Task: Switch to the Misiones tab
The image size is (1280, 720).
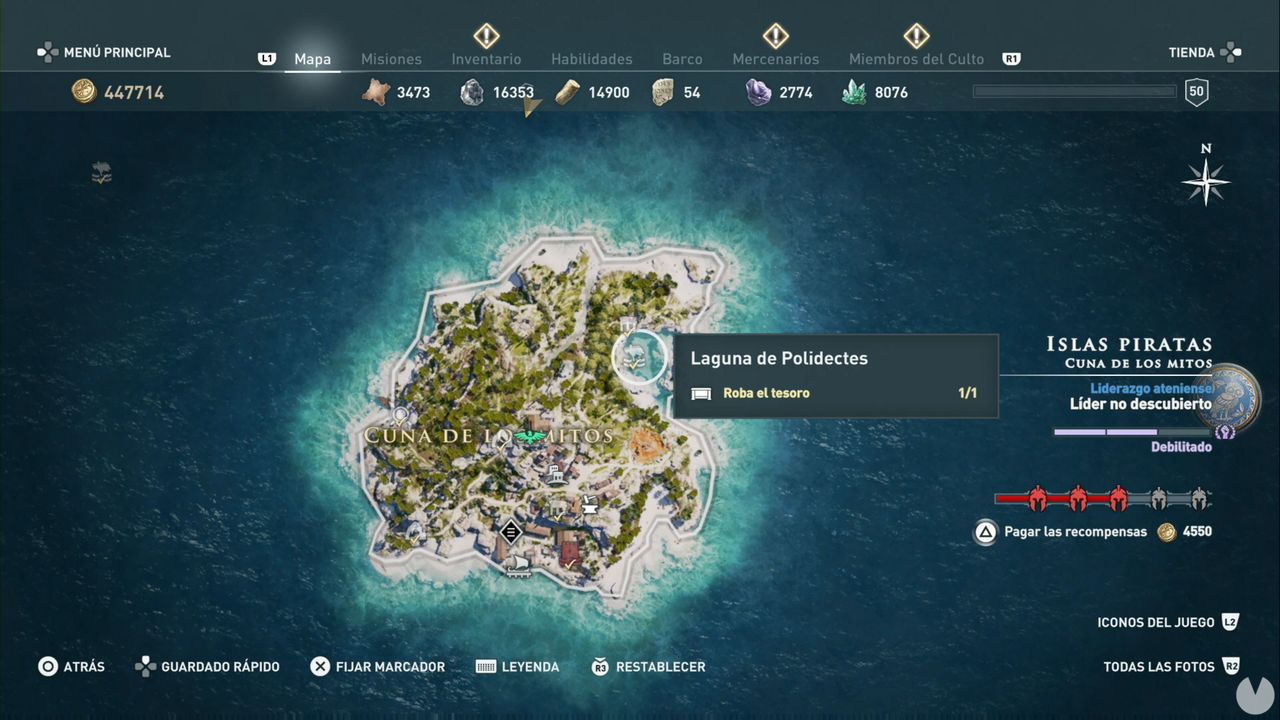Action: (391, 59)
